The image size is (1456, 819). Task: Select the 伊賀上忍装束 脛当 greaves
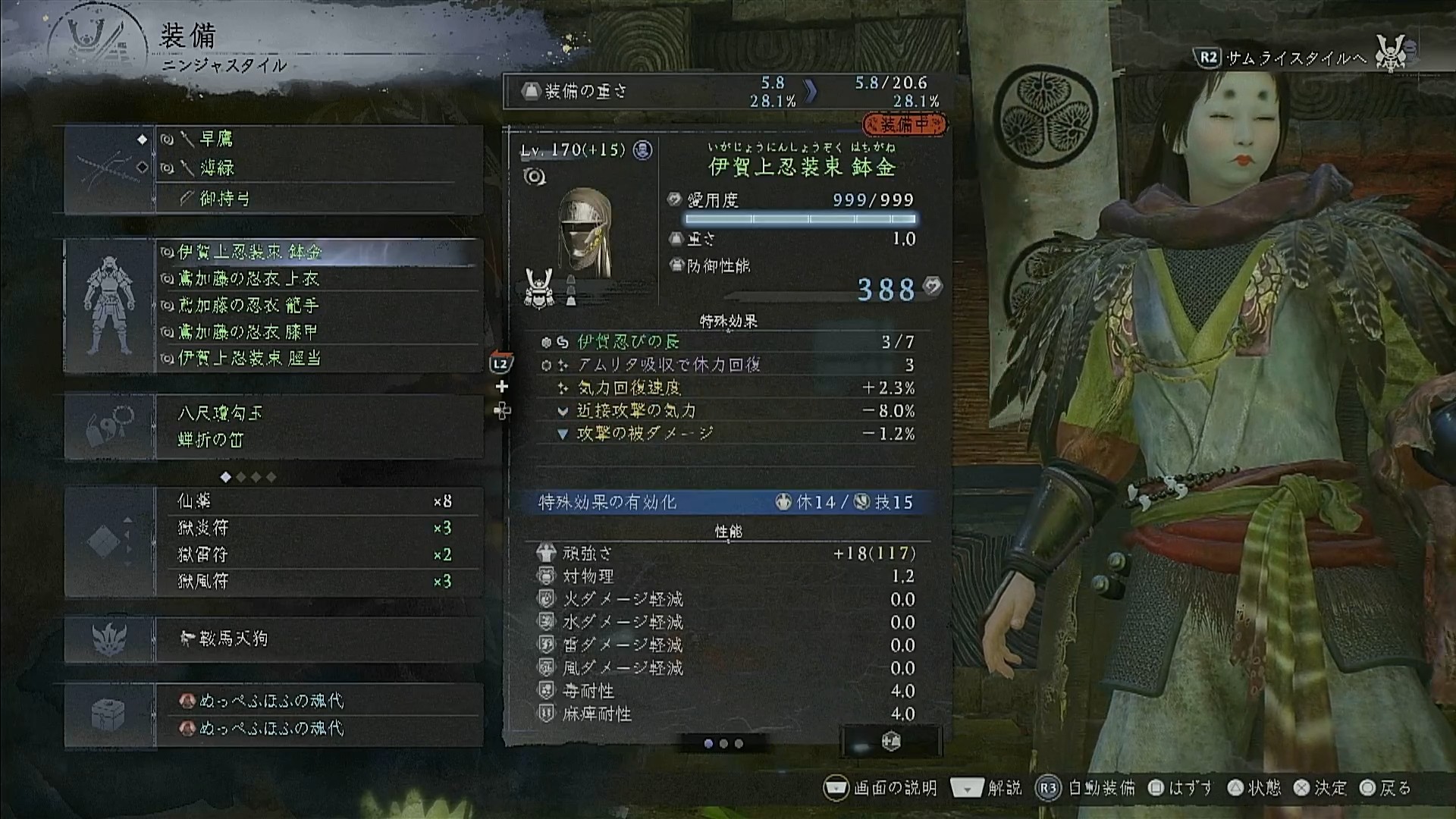(318, 358)
